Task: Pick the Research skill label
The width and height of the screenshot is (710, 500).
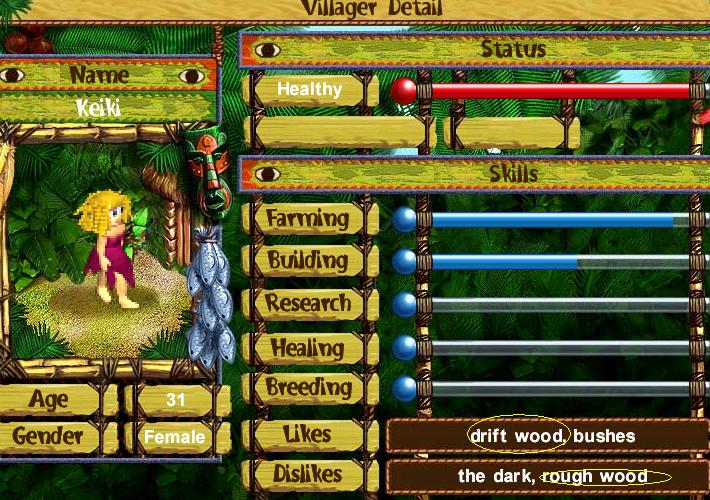Action: click(308, 303)
